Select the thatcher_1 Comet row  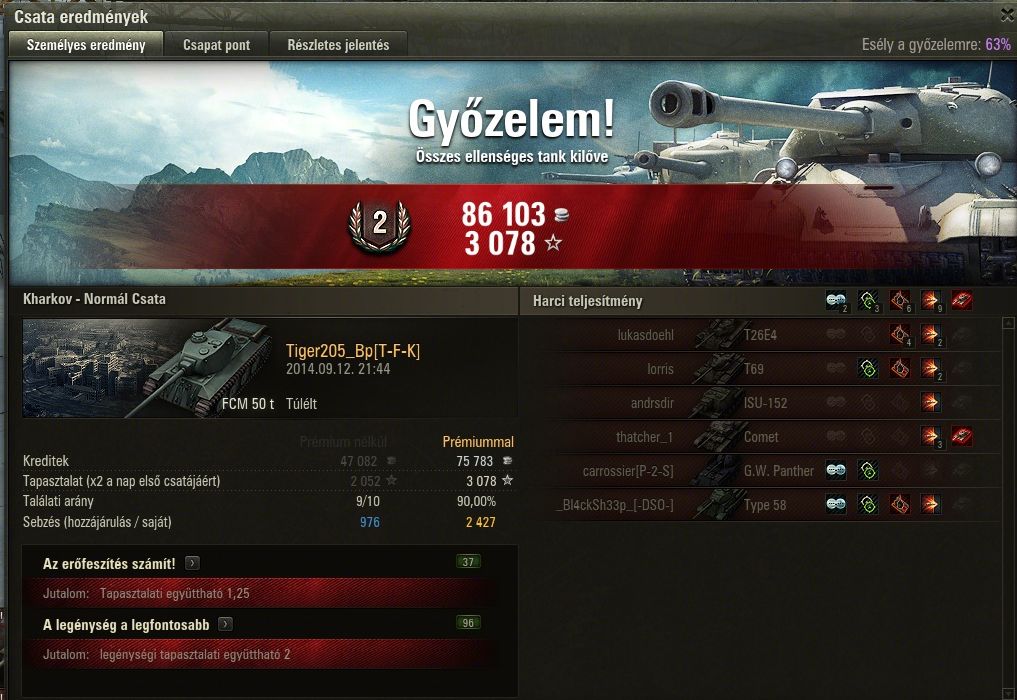(760, 437)
